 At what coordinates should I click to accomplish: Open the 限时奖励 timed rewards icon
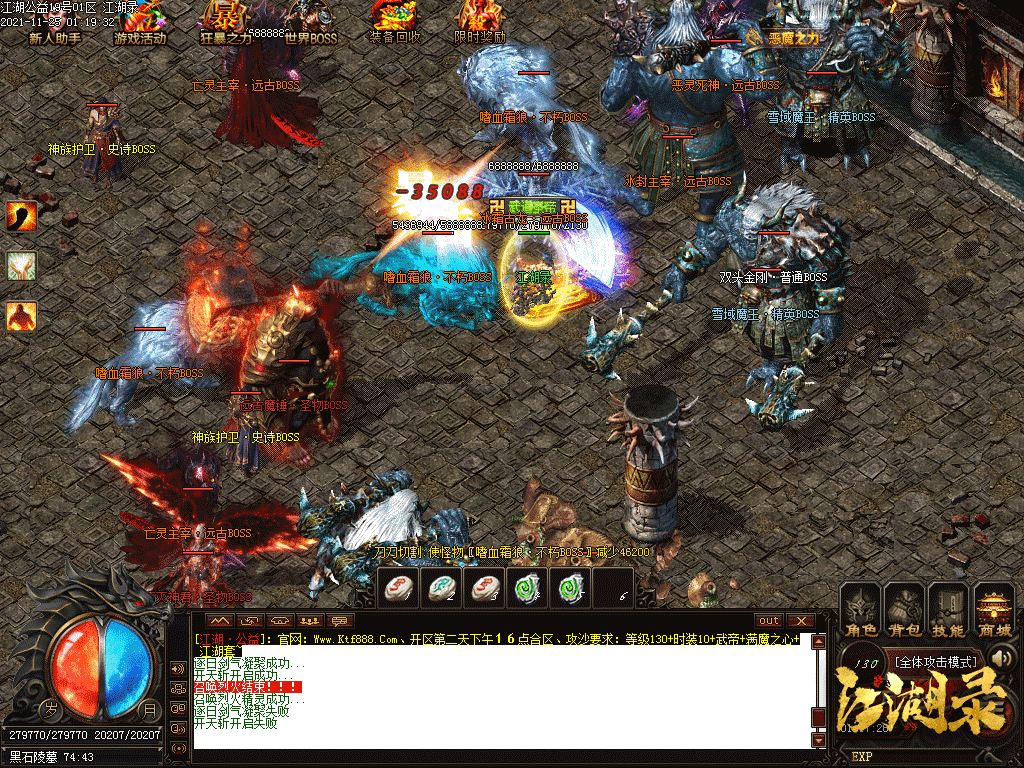(x=480, y=22)
